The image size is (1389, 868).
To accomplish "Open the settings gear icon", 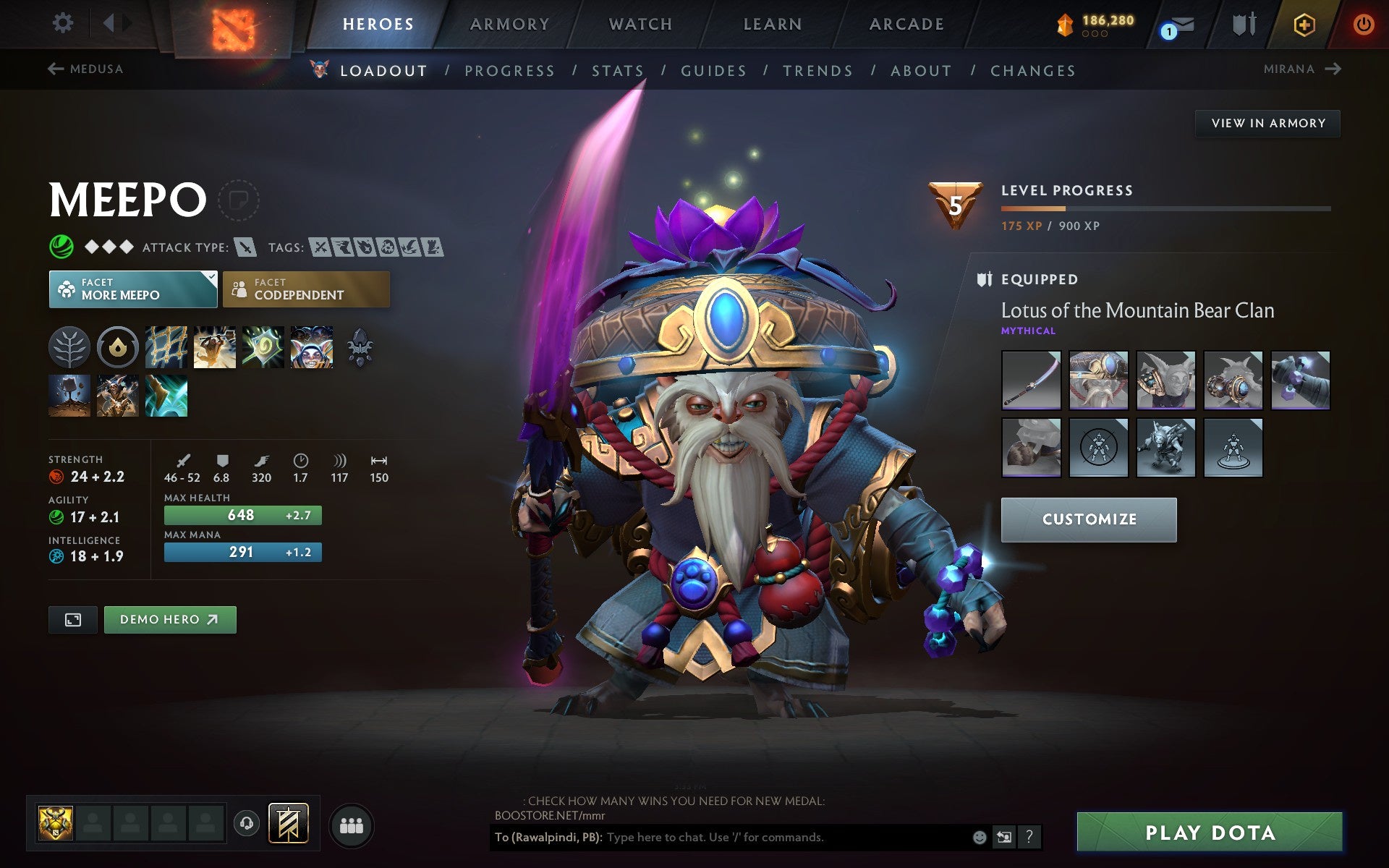I will click(x=64, y=23).
